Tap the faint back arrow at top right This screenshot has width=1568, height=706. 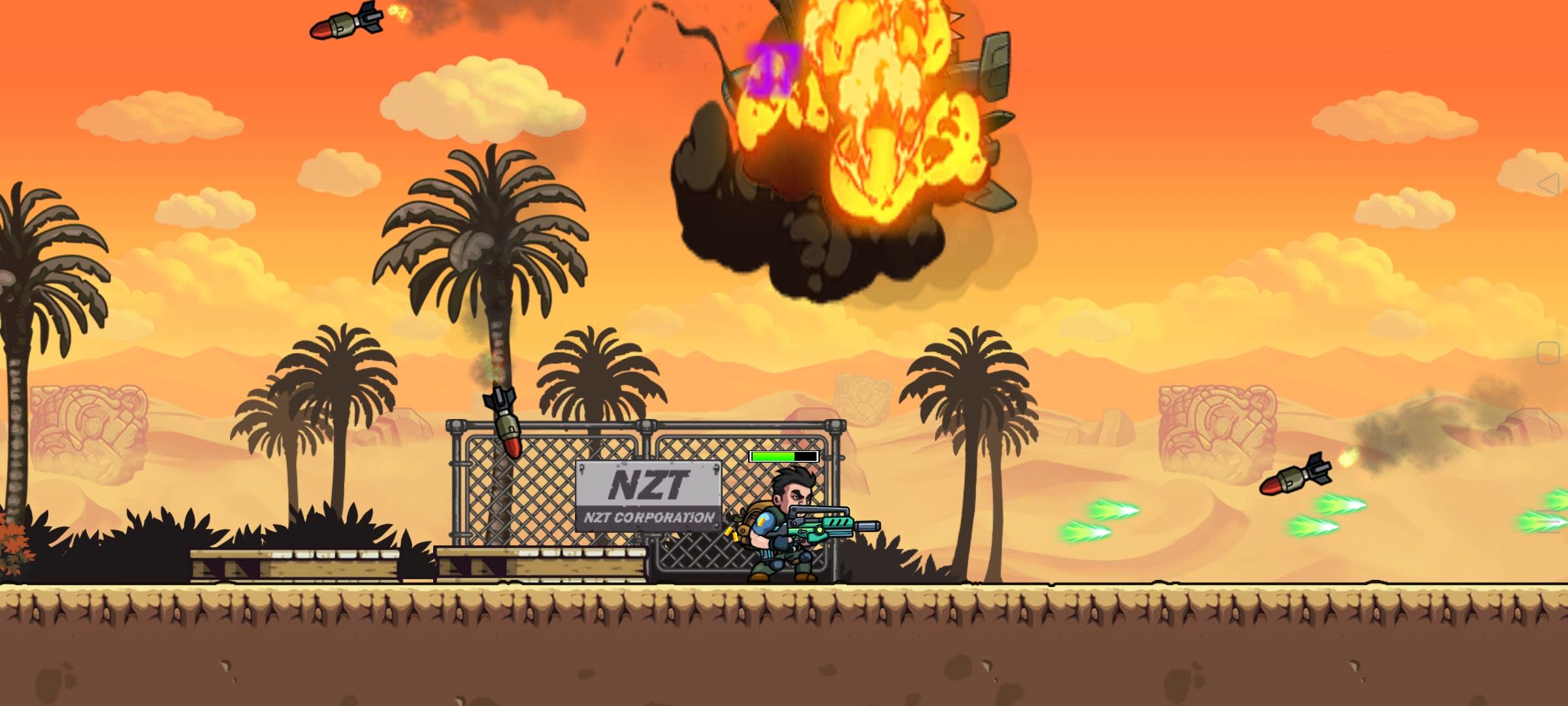click(x=1550, y=184)
